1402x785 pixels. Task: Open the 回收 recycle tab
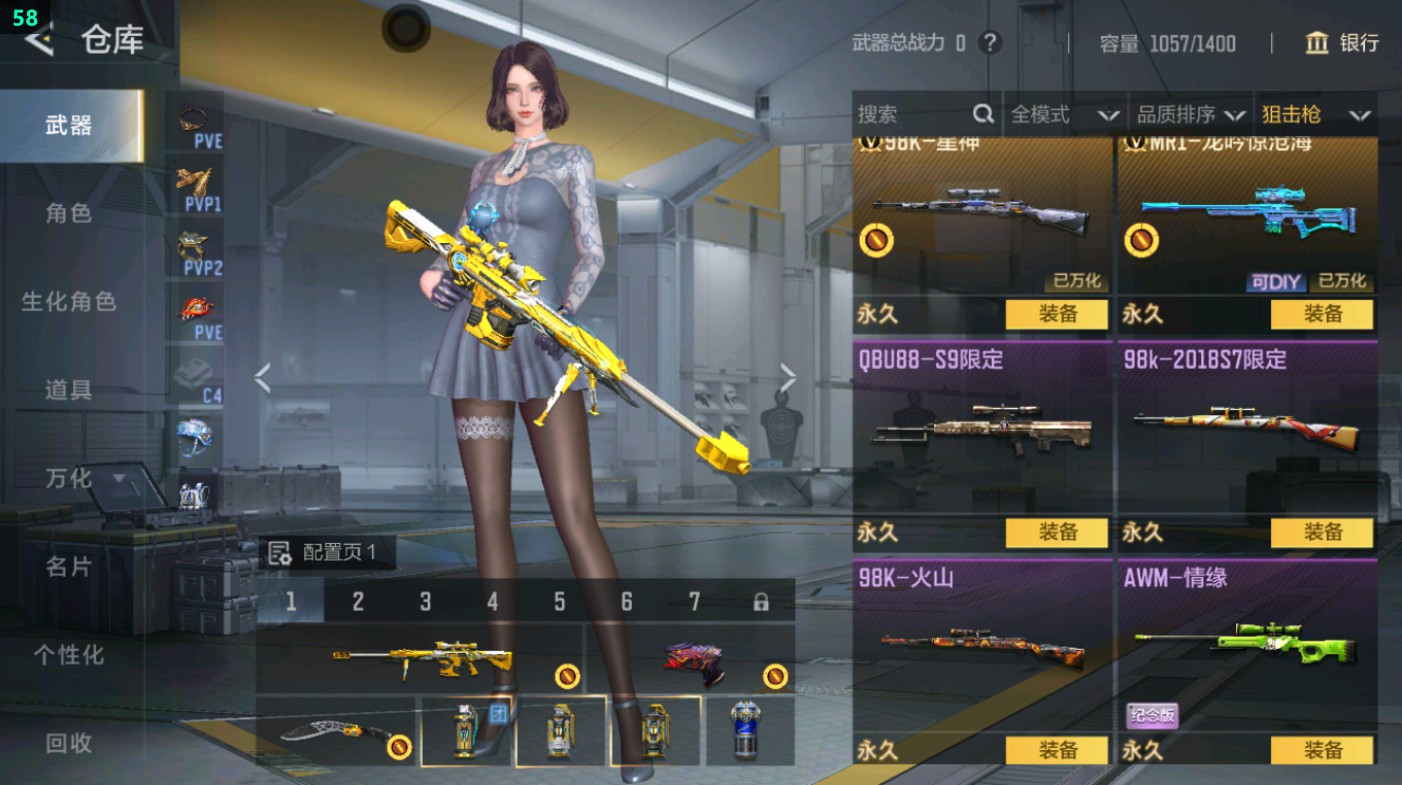coord(69,742)
